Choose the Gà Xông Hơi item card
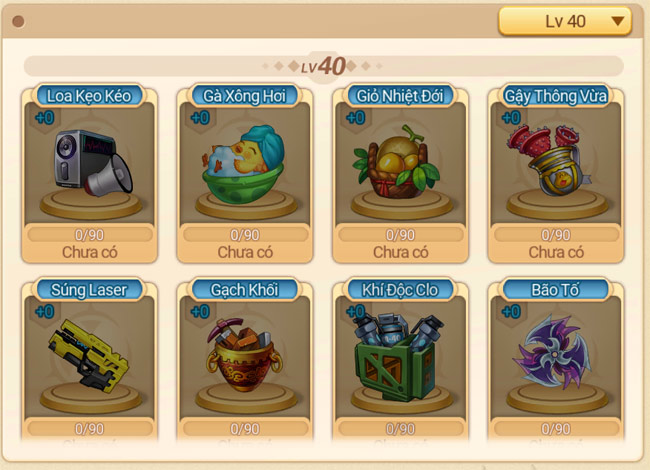The height and width of the screenshot is (470, 650). point(245,170)
